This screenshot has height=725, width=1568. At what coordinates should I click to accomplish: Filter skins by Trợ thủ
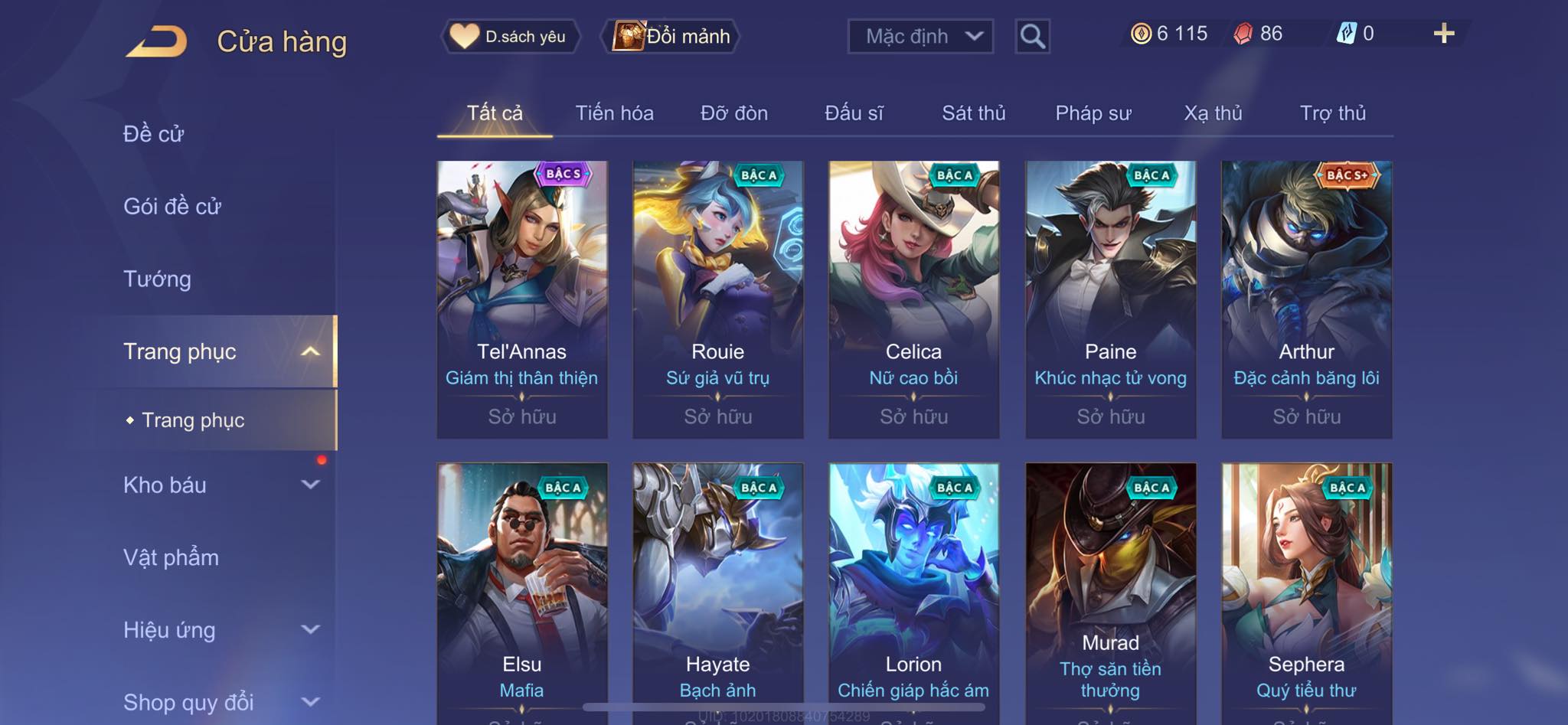pyautogui.click(x=1332, y=113)
